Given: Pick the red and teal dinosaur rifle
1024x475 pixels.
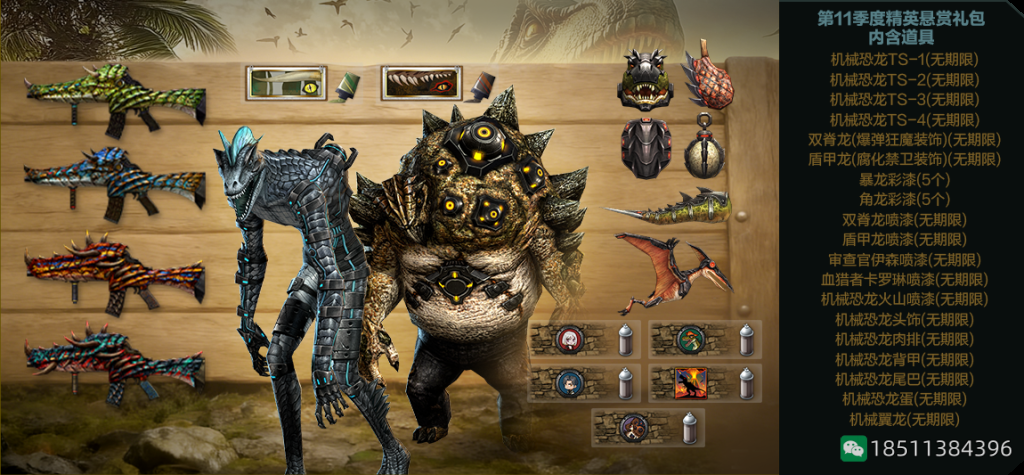Looking at the screenshot, I should point(115,357).
